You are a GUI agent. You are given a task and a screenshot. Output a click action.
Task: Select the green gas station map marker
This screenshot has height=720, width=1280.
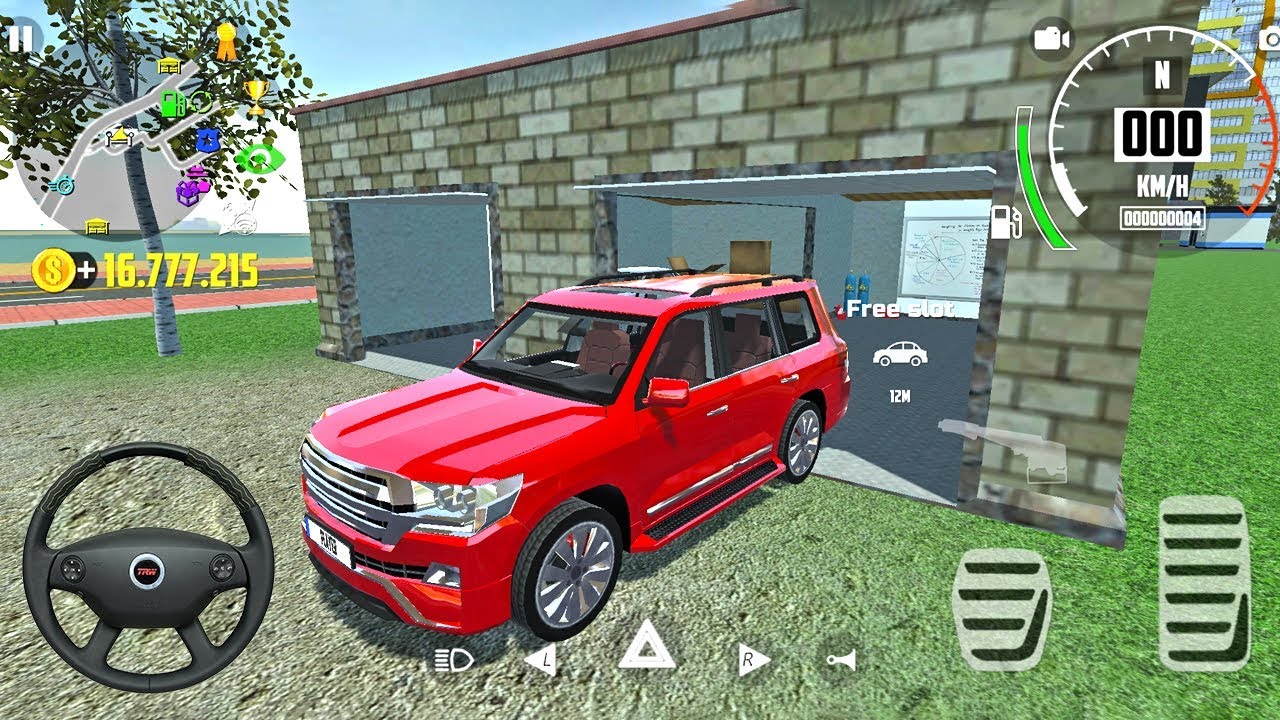pyautogui.click(x=173, y=103)
